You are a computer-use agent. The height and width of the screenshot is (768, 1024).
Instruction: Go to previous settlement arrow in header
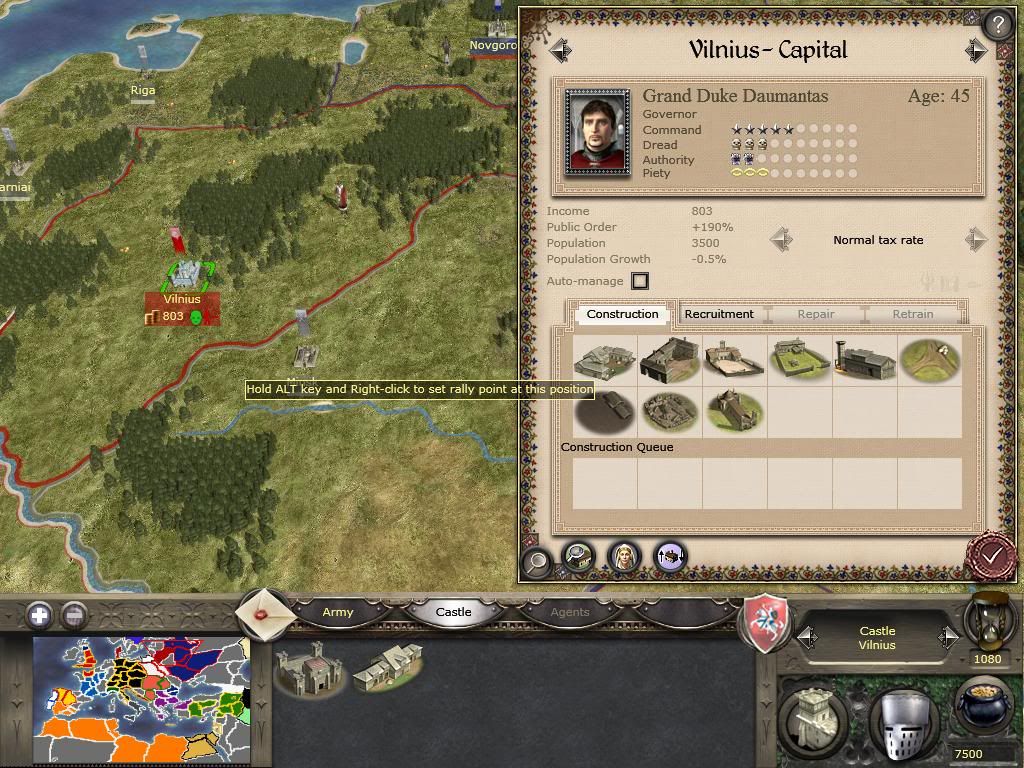point(560,50)
